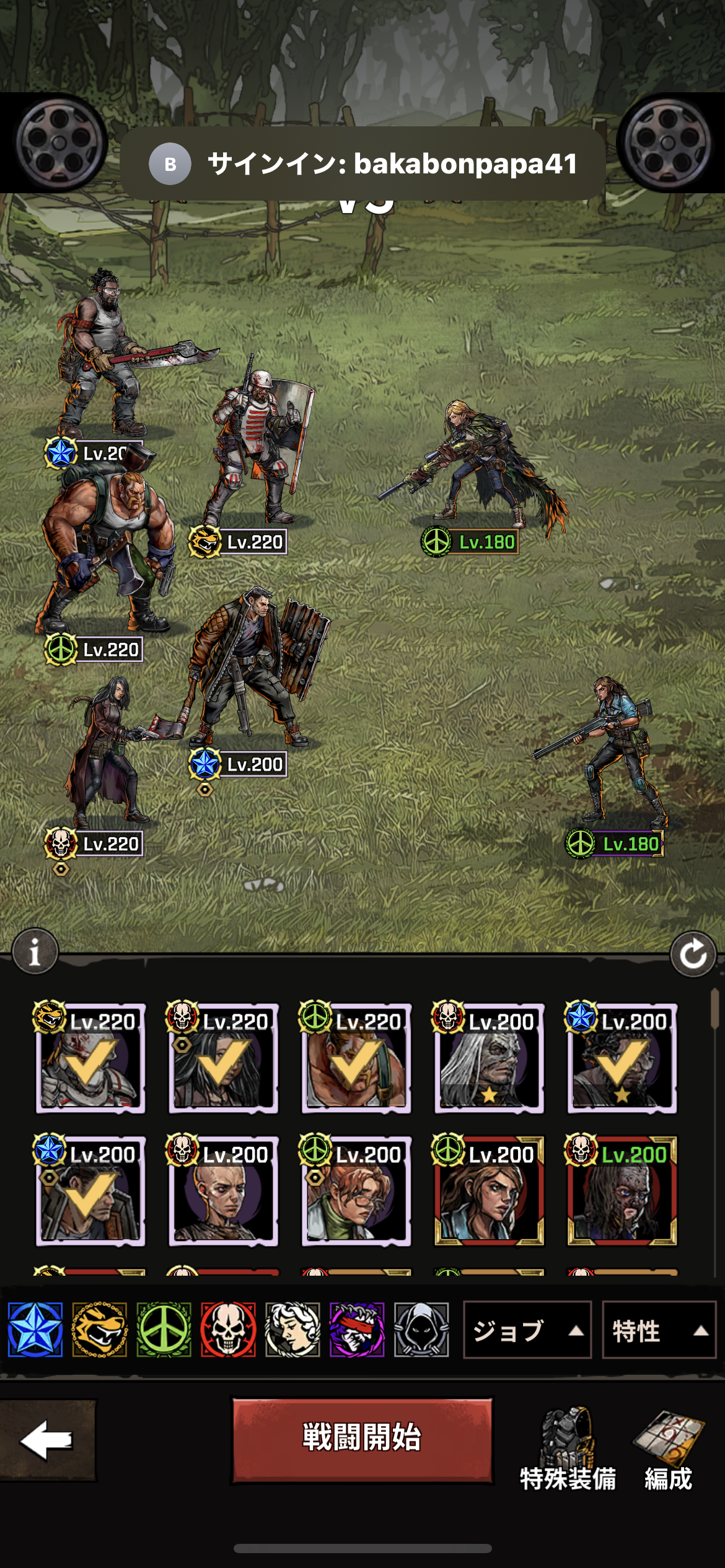
Task: Filter roster by green peace faction
Action: [164, 1330]
